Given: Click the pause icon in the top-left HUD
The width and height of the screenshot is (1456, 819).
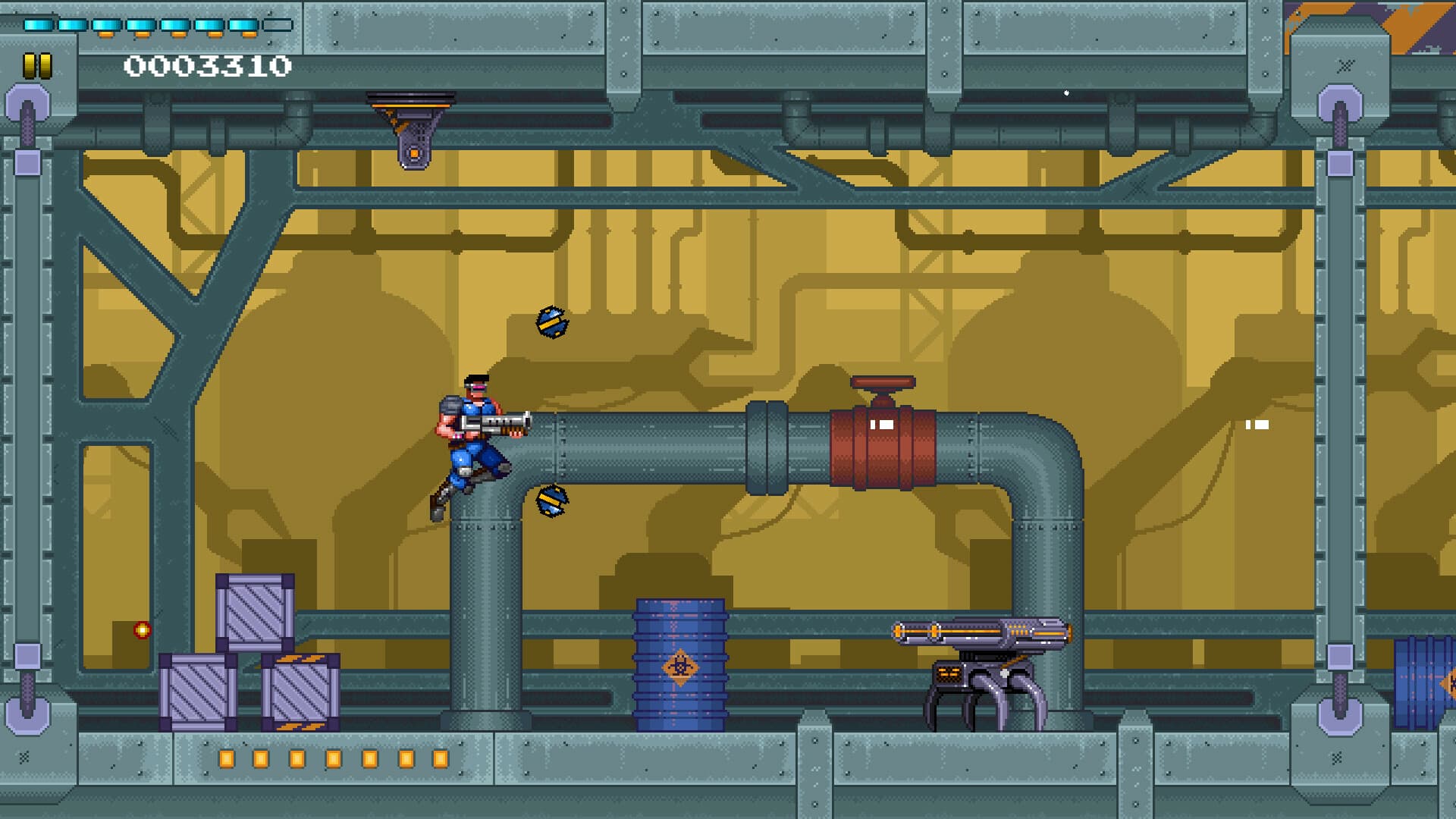Looking at the screenshot, I should (37, 67).
